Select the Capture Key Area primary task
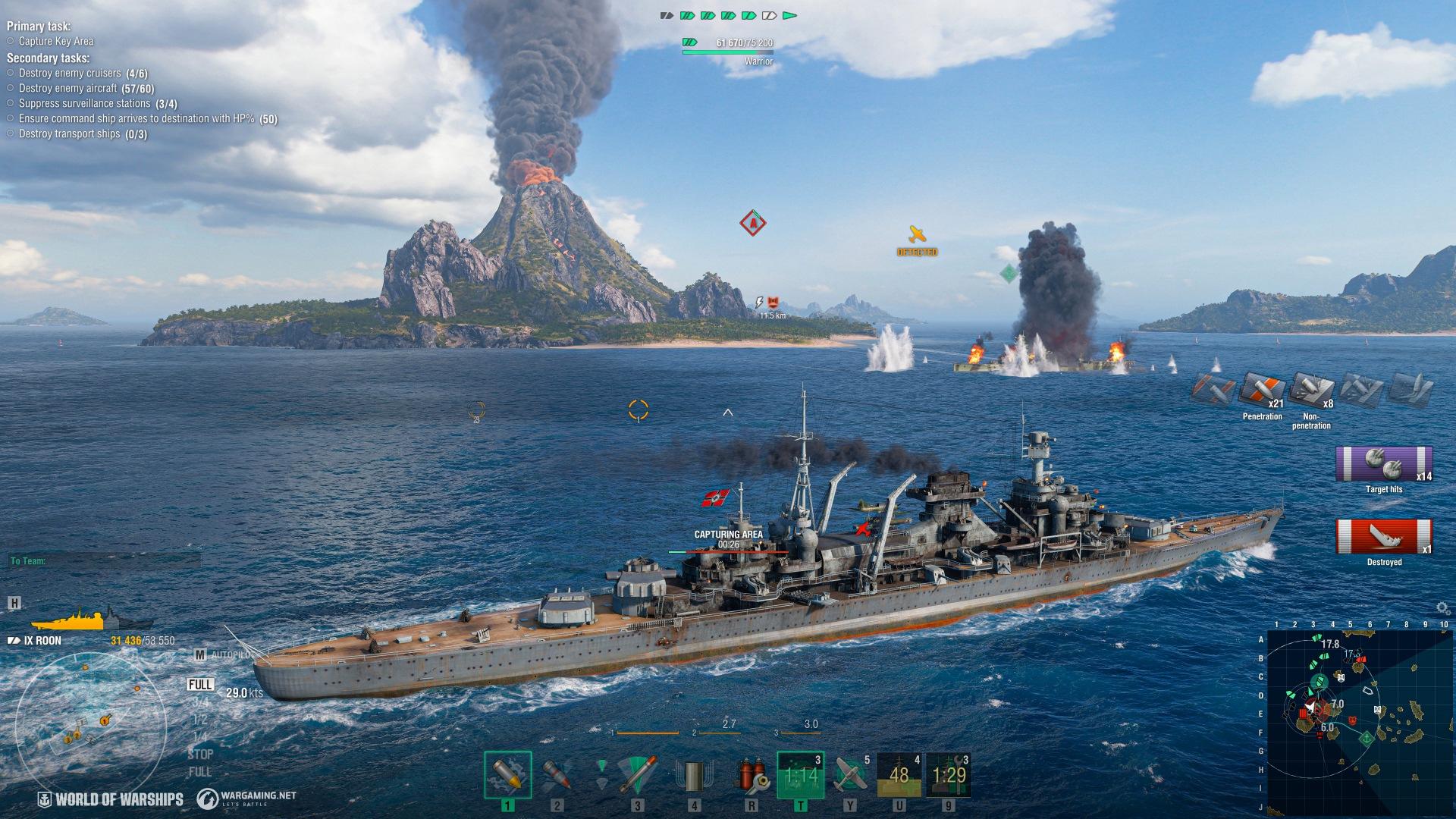Screen dimensions: 1456x819 (56, 42)
